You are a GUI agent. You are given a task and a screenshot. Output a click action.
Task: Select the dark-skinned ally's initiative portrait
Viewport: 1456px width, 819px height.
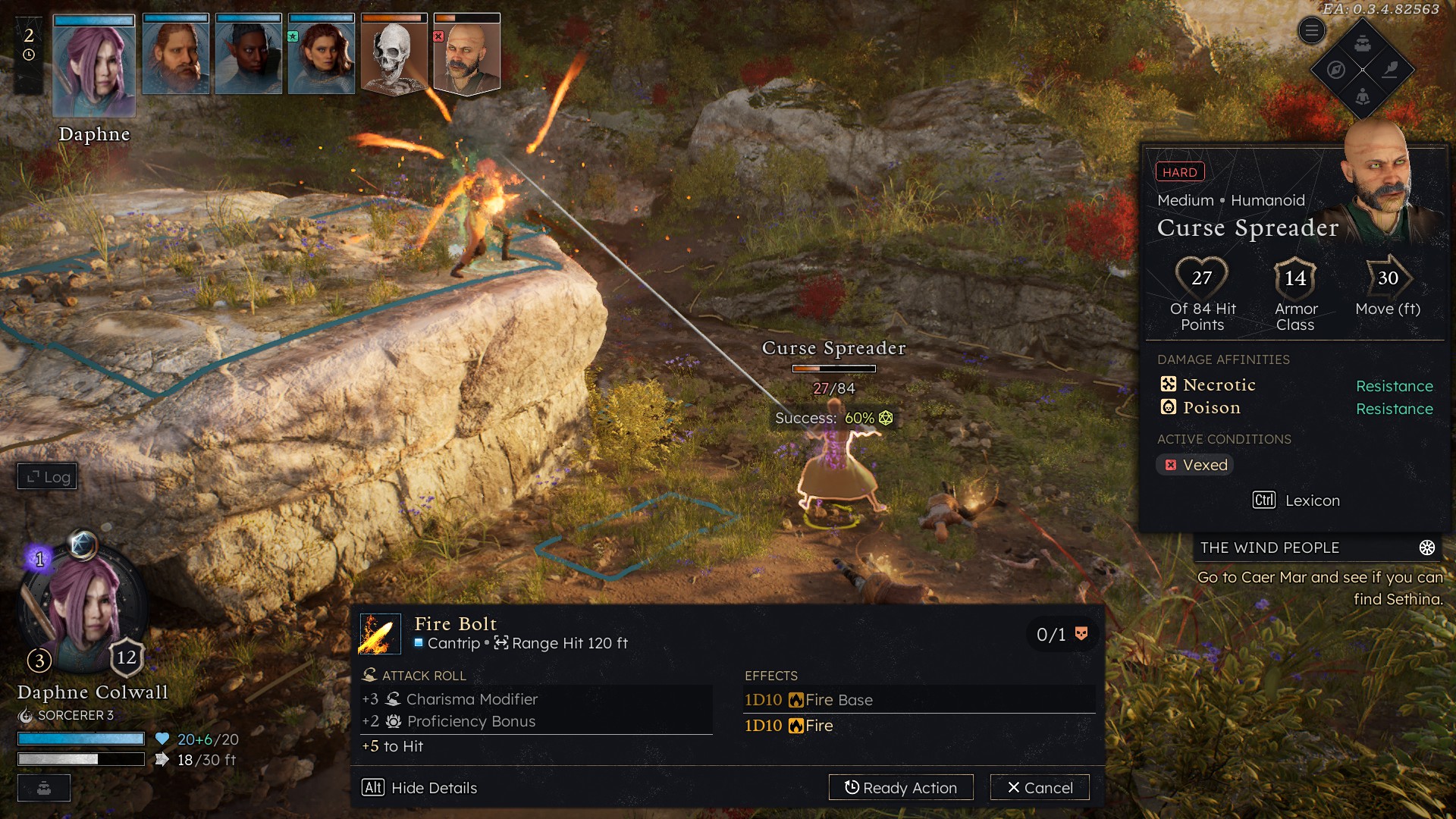tap(249, 55)
